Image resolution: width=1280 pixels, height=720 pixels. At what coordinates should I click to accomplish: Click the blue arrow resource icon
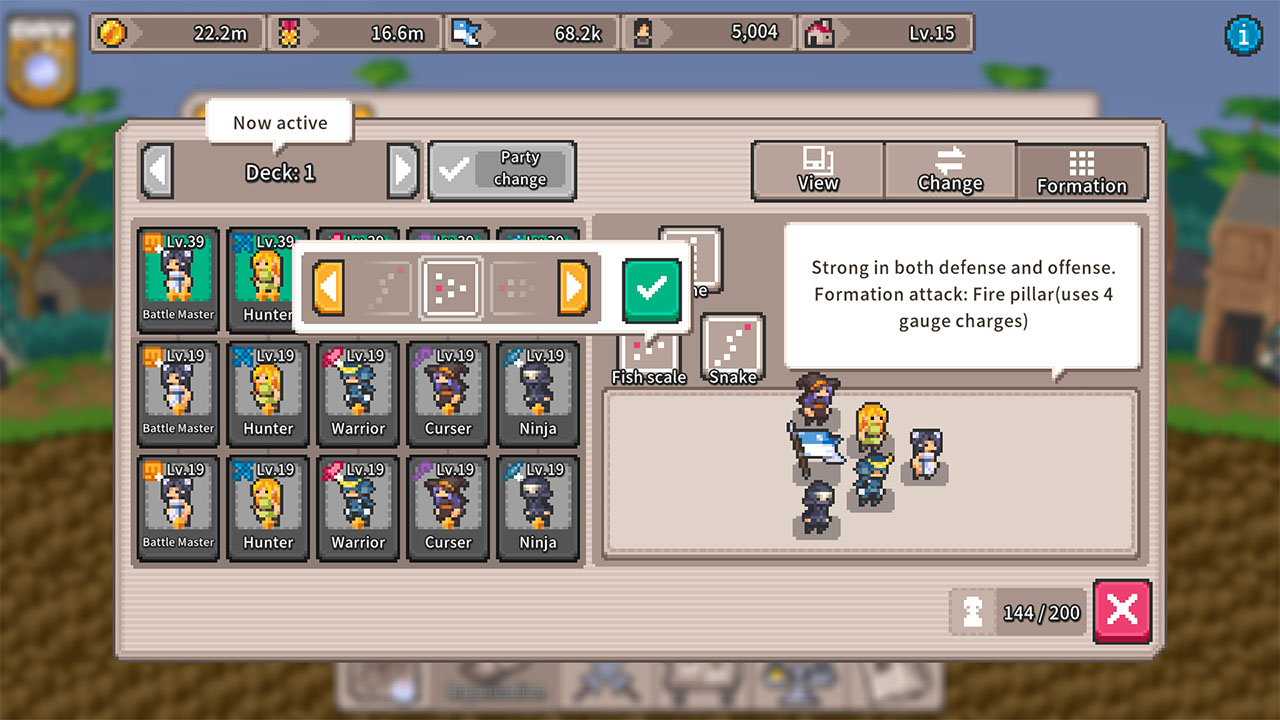pos(466,32)
